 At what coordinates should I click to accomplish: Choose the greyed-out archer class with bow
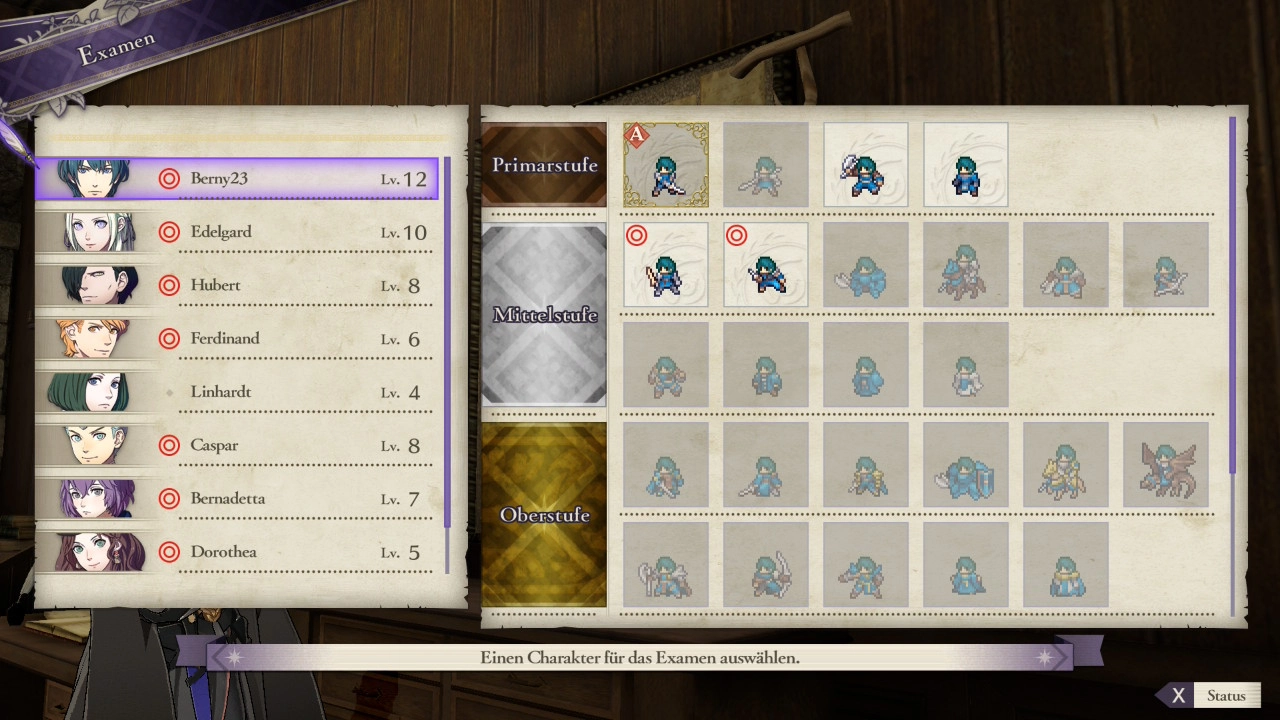1166,265
